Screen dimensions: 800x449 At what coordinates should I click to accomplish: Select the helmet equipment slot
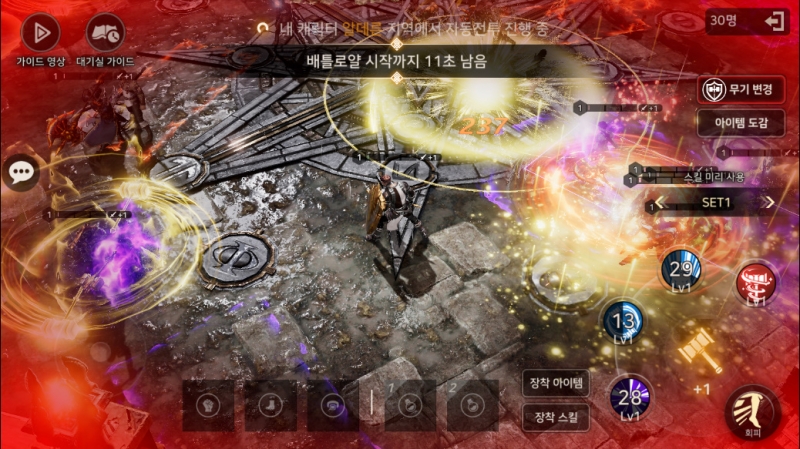(208, 405)
